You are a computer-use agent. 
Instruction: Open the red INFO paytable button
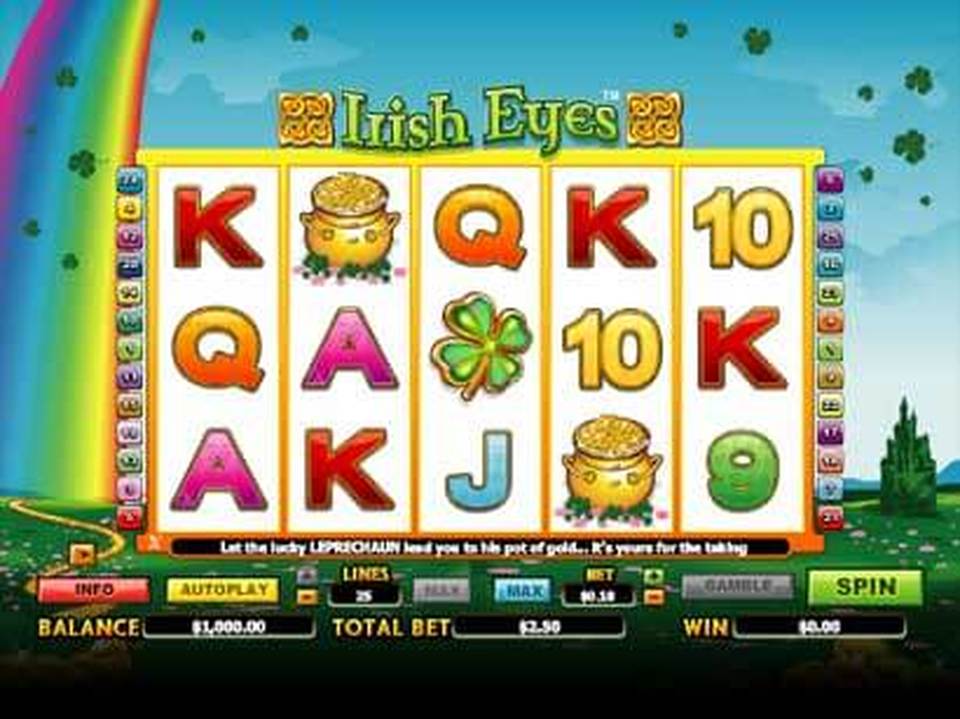click(x=93, y=590)
